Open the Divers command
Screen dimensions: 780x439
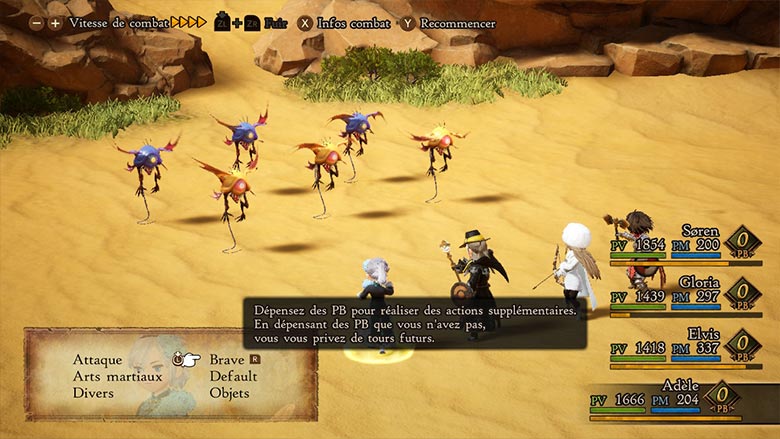93,394
